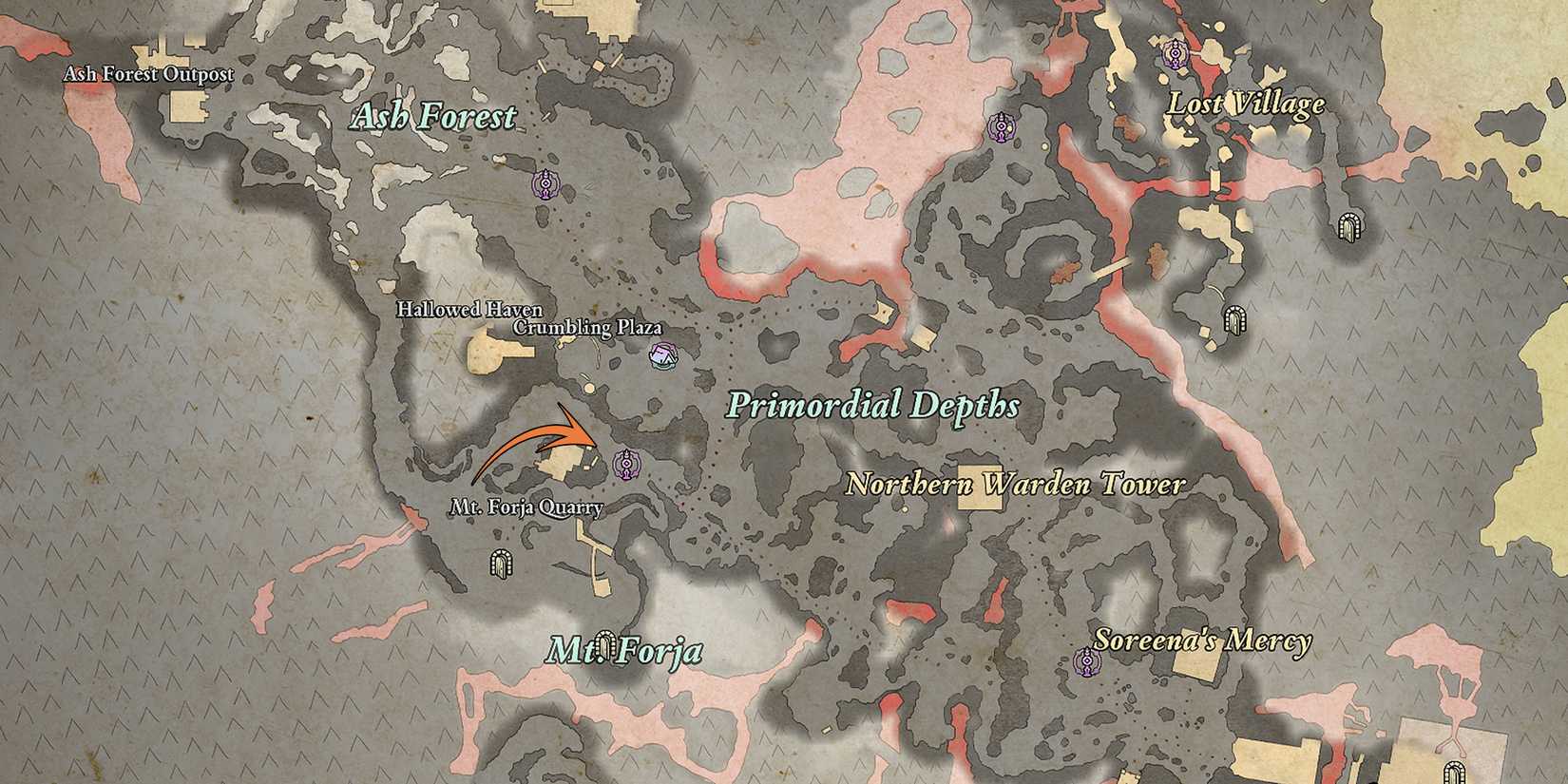
Task: Select the flame altar southwest of Lost Village
Action: tap(1003, 125)
